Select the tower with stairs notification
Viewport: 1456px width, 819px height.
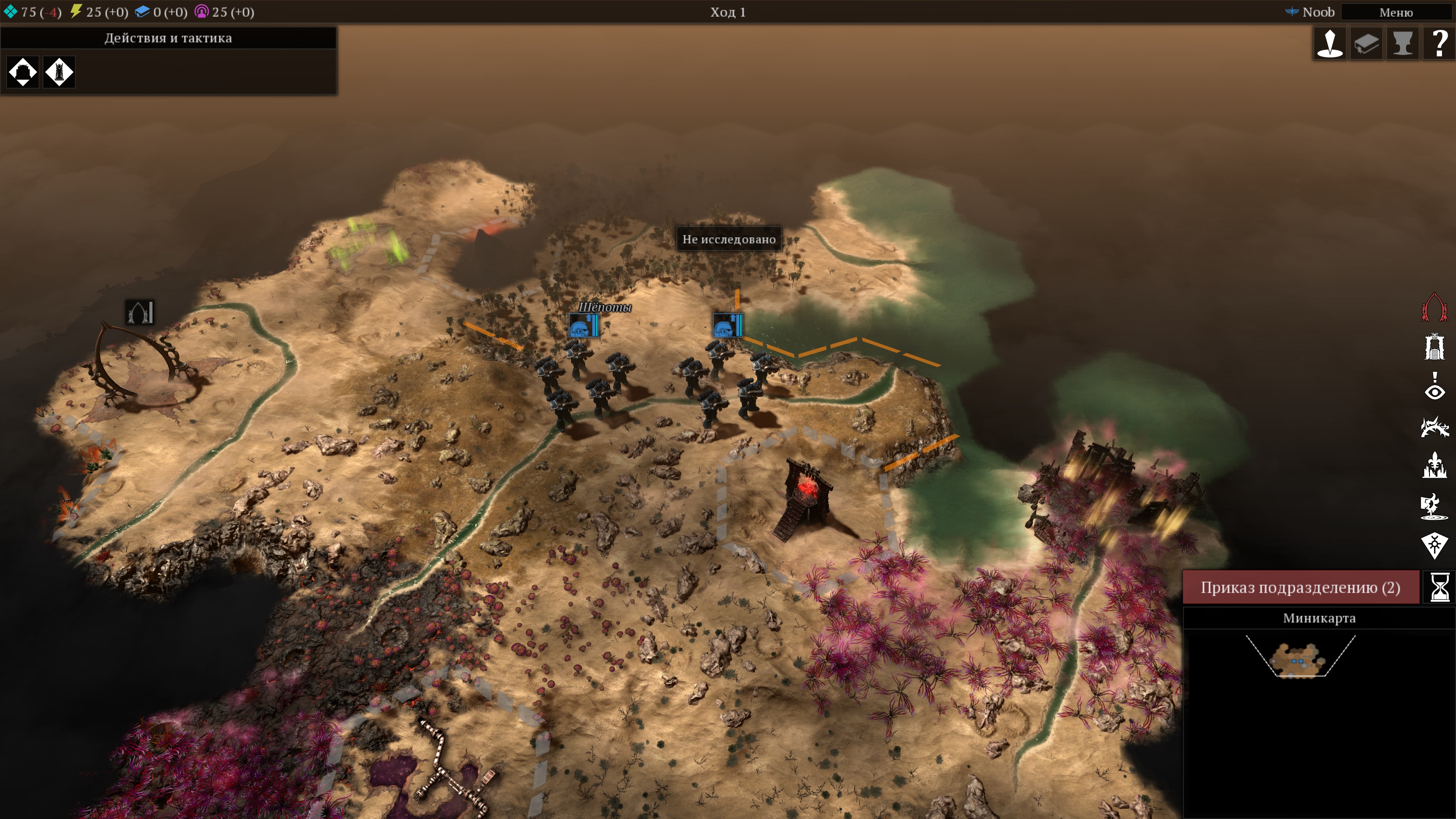click(x=1434, y=347)
